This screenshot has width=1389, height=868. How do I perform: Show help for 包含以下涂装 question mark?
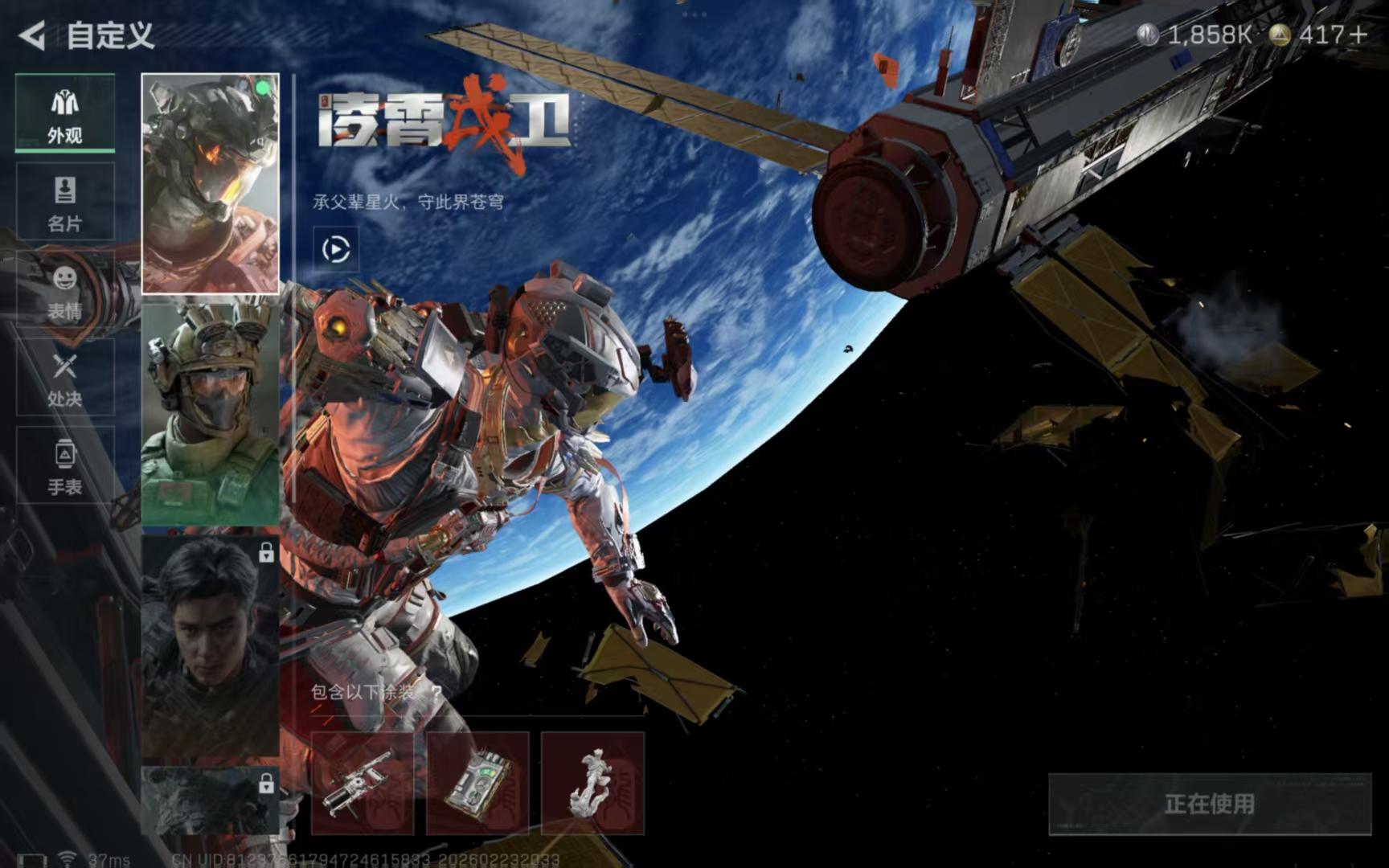point(436,692)
